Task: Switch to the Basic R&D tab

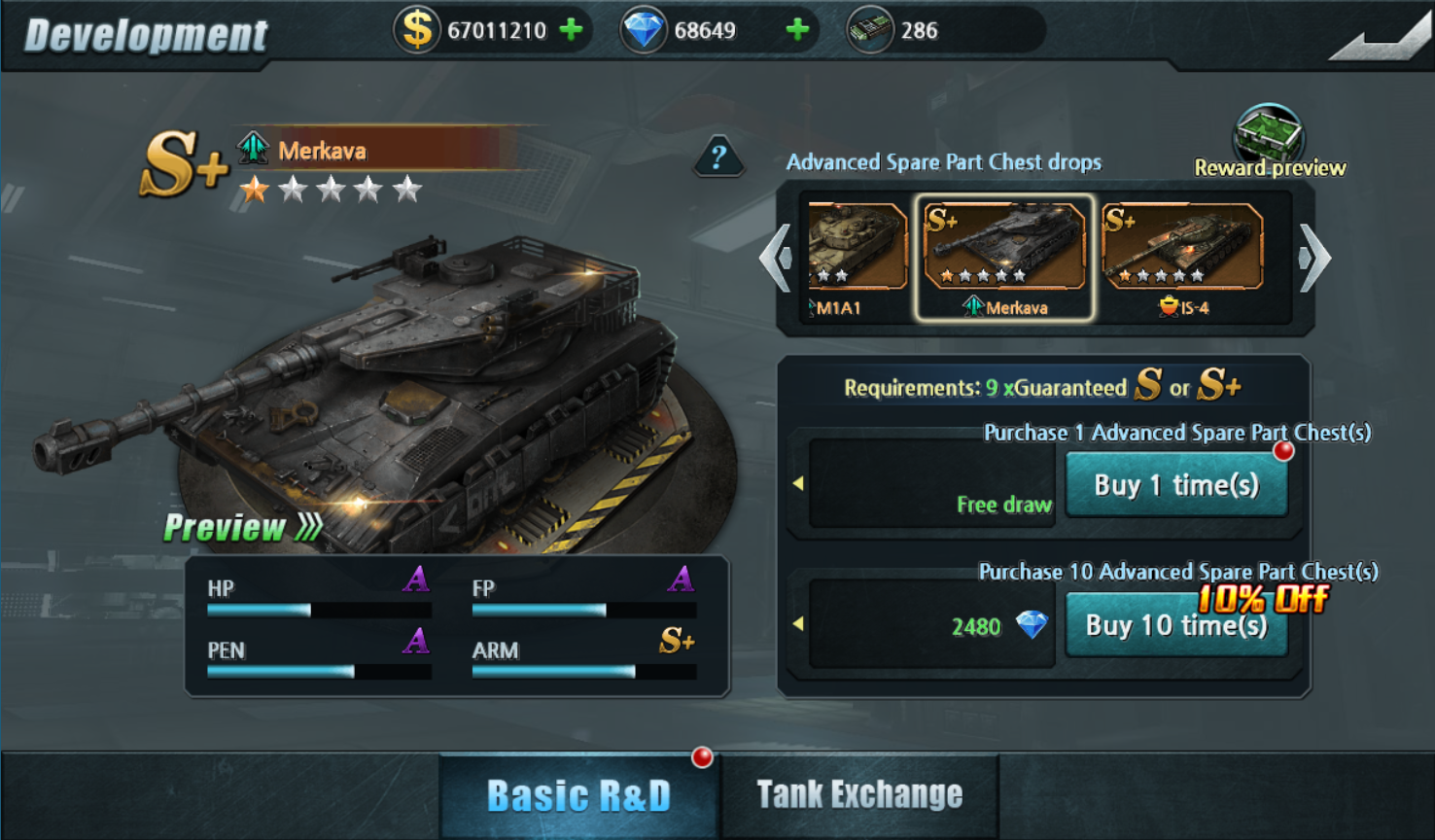Action: pyautogui.click(x=578, y=795)
